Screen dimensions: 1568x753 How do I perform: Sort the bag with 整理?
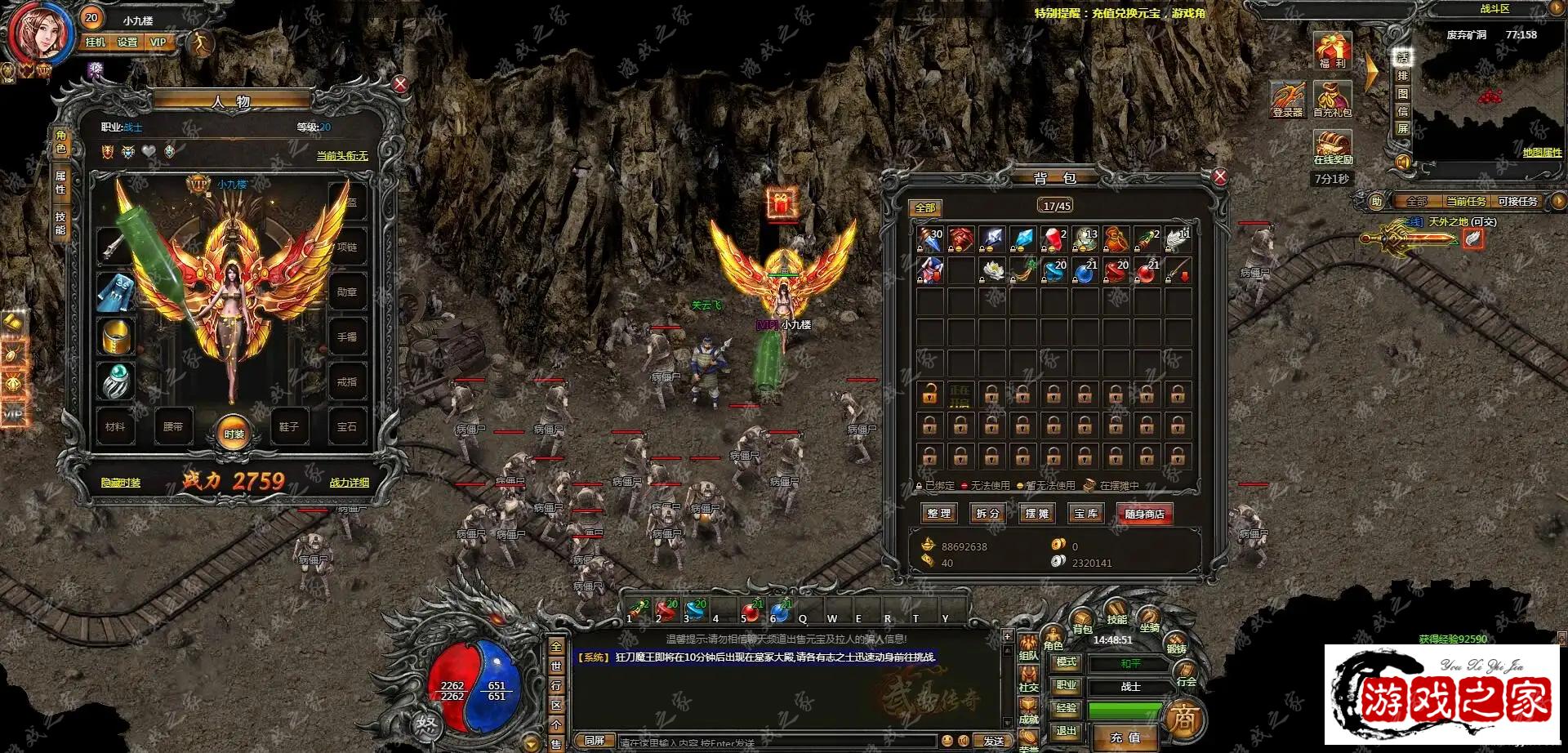point(939,513)
